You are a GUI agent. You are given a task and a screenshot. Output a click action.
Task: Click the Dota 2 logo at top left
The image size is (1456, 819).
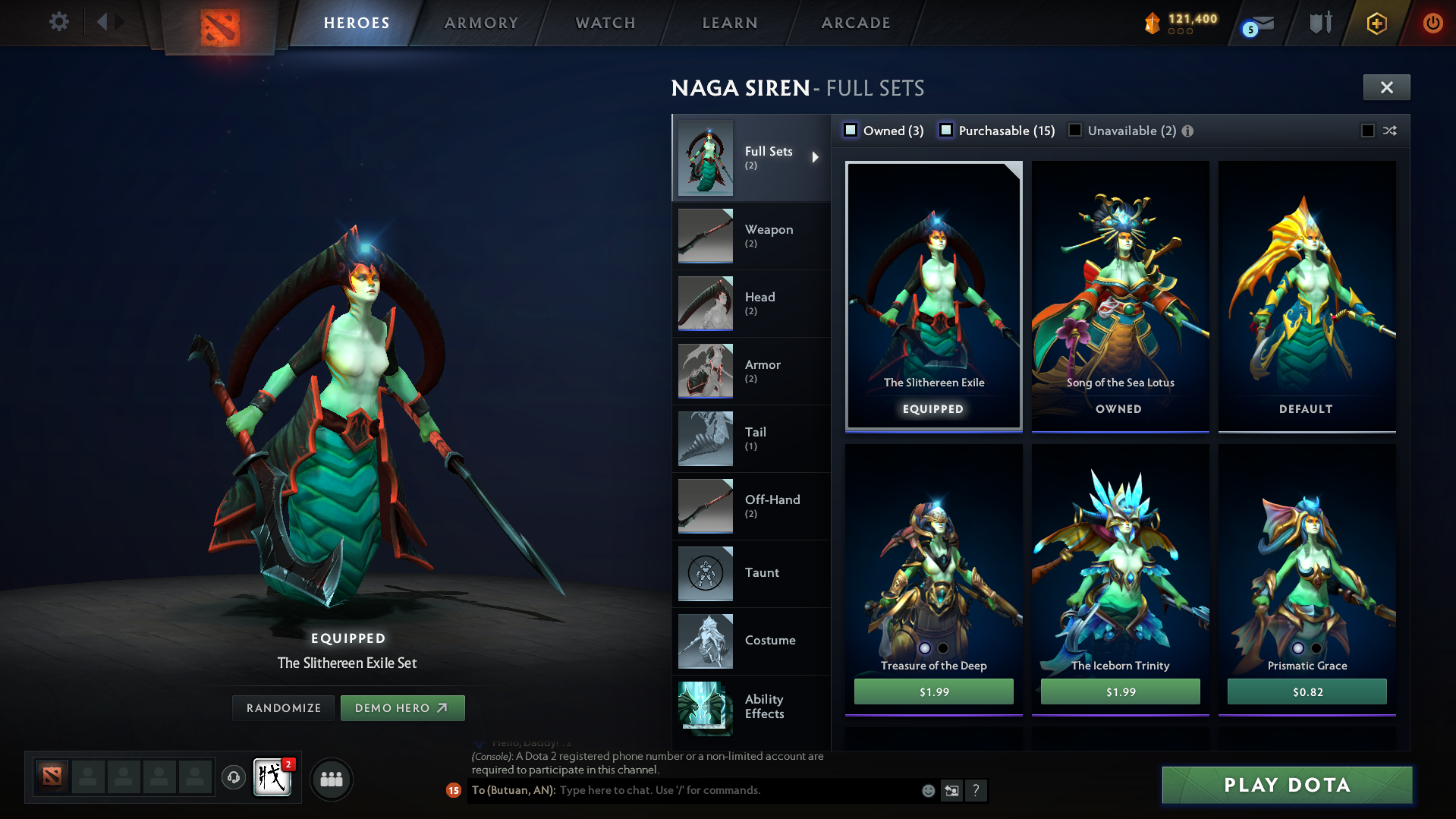click(219, 21)
